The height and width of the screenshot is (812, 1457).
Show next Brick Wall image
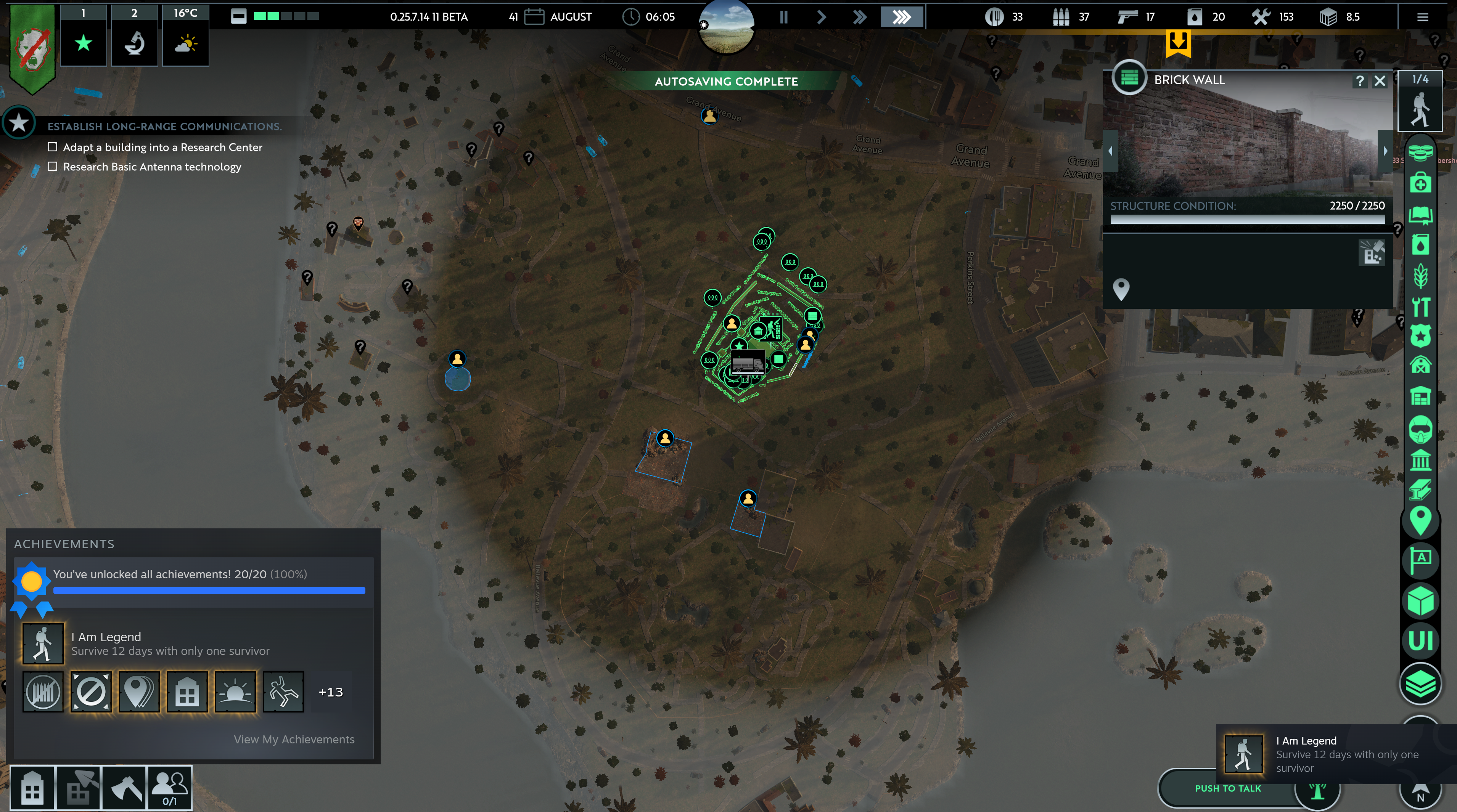pos(1385,151)
